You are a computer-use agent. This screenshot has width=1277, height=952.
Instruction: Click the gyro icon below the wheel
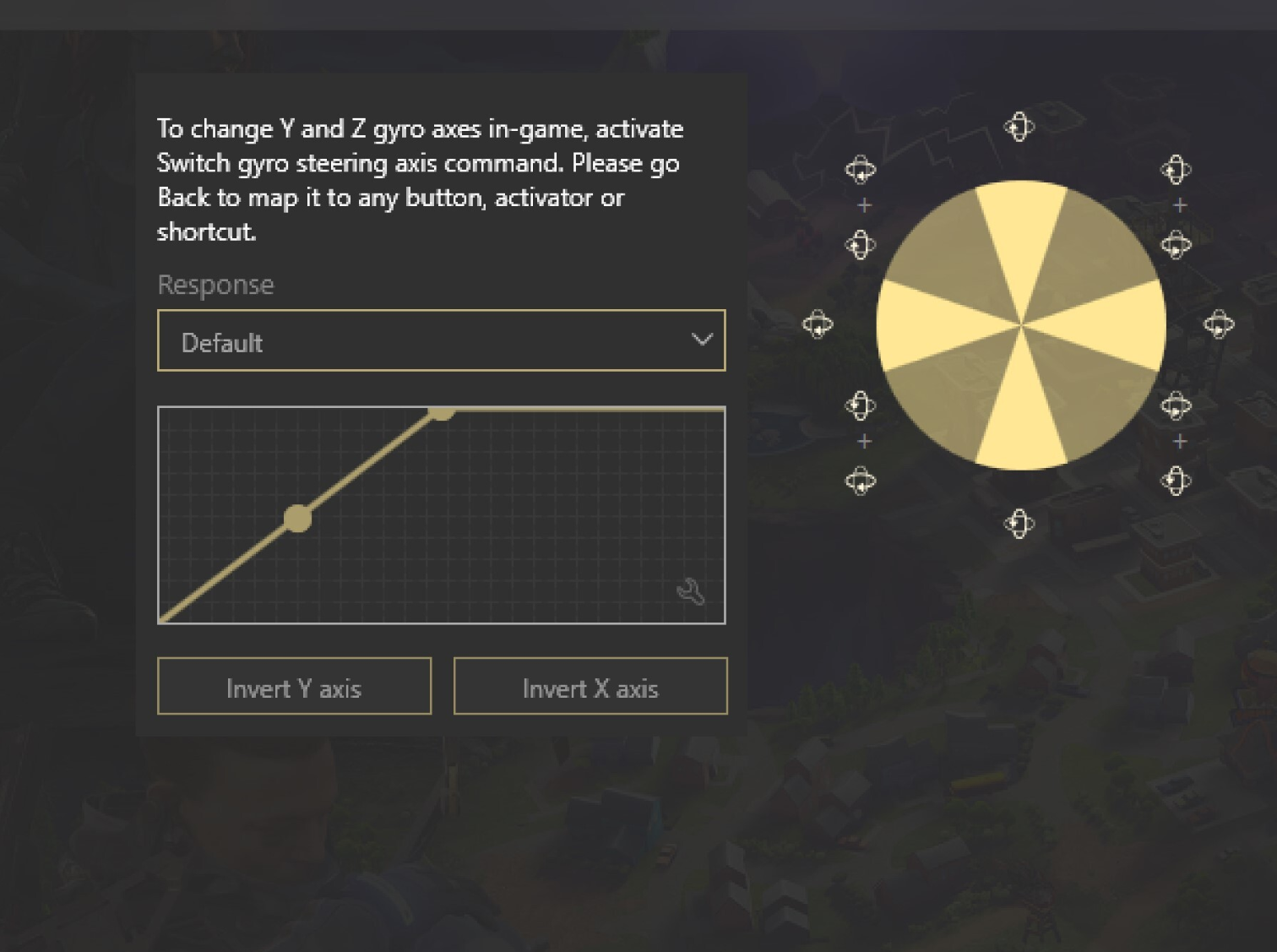coord(1019,524)
